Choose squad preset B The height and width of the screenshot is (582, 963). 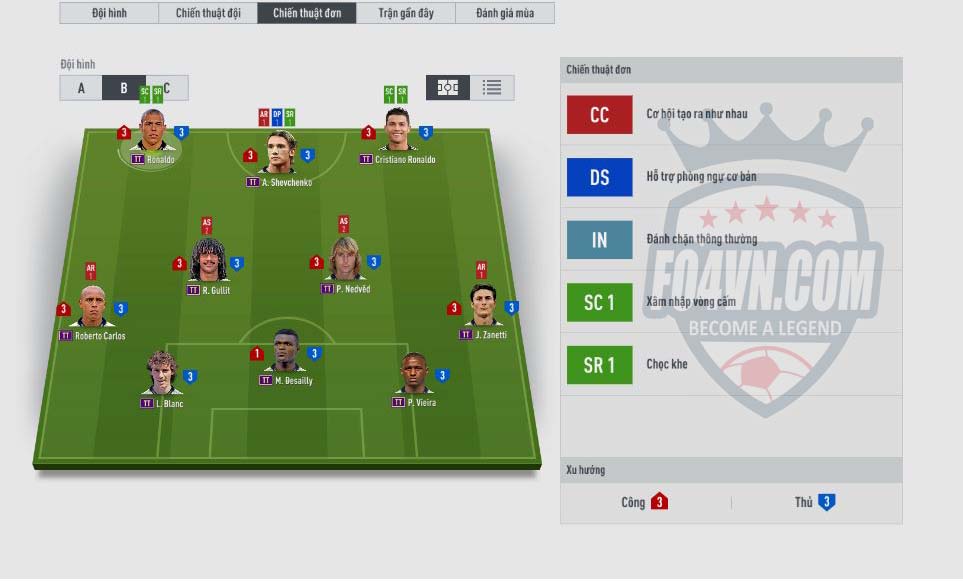pos(124,88)
